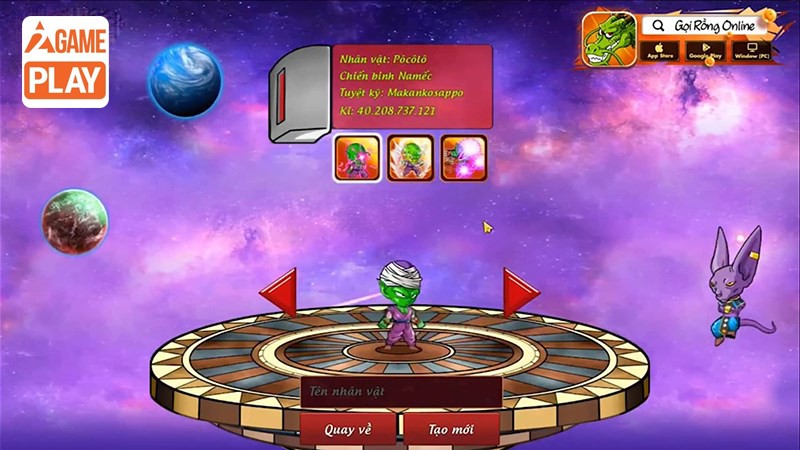Viewport: 800px width, 450px height.
Task: Open the Google Play download link
Action: [706, 50]
